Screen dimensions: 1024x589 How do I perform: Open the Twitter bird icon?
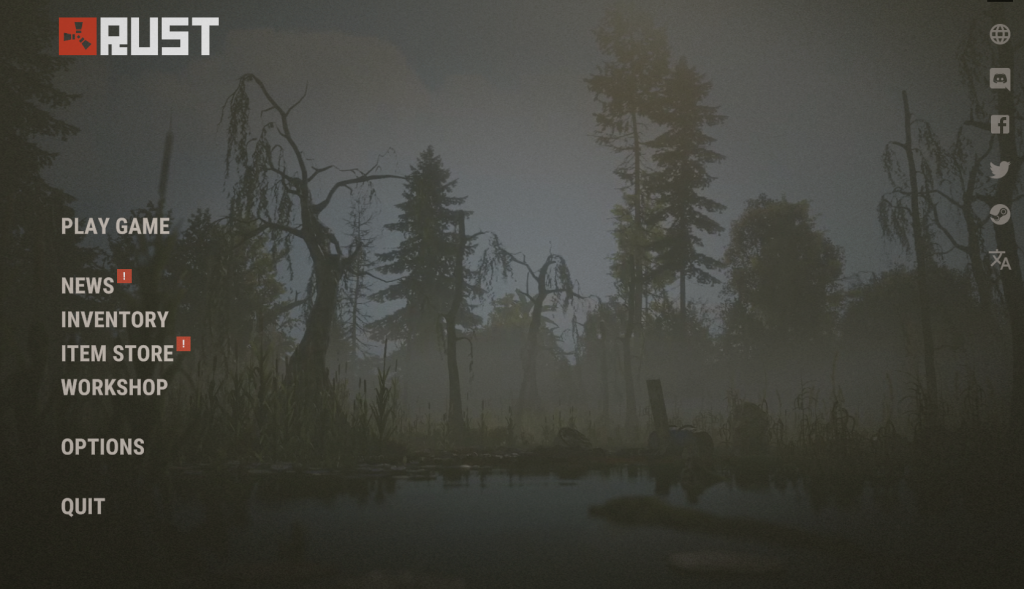coord(1000,170)
